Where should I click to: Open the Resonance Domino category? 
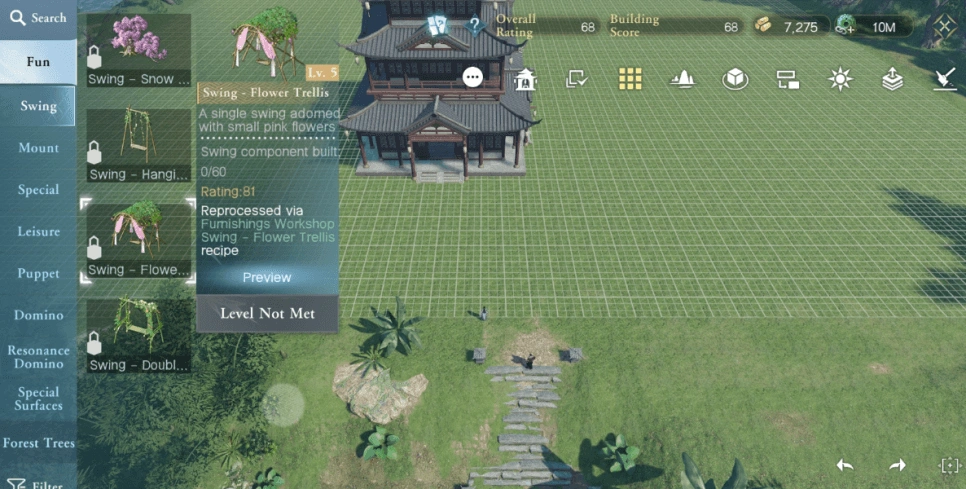(x=38, y=357)
